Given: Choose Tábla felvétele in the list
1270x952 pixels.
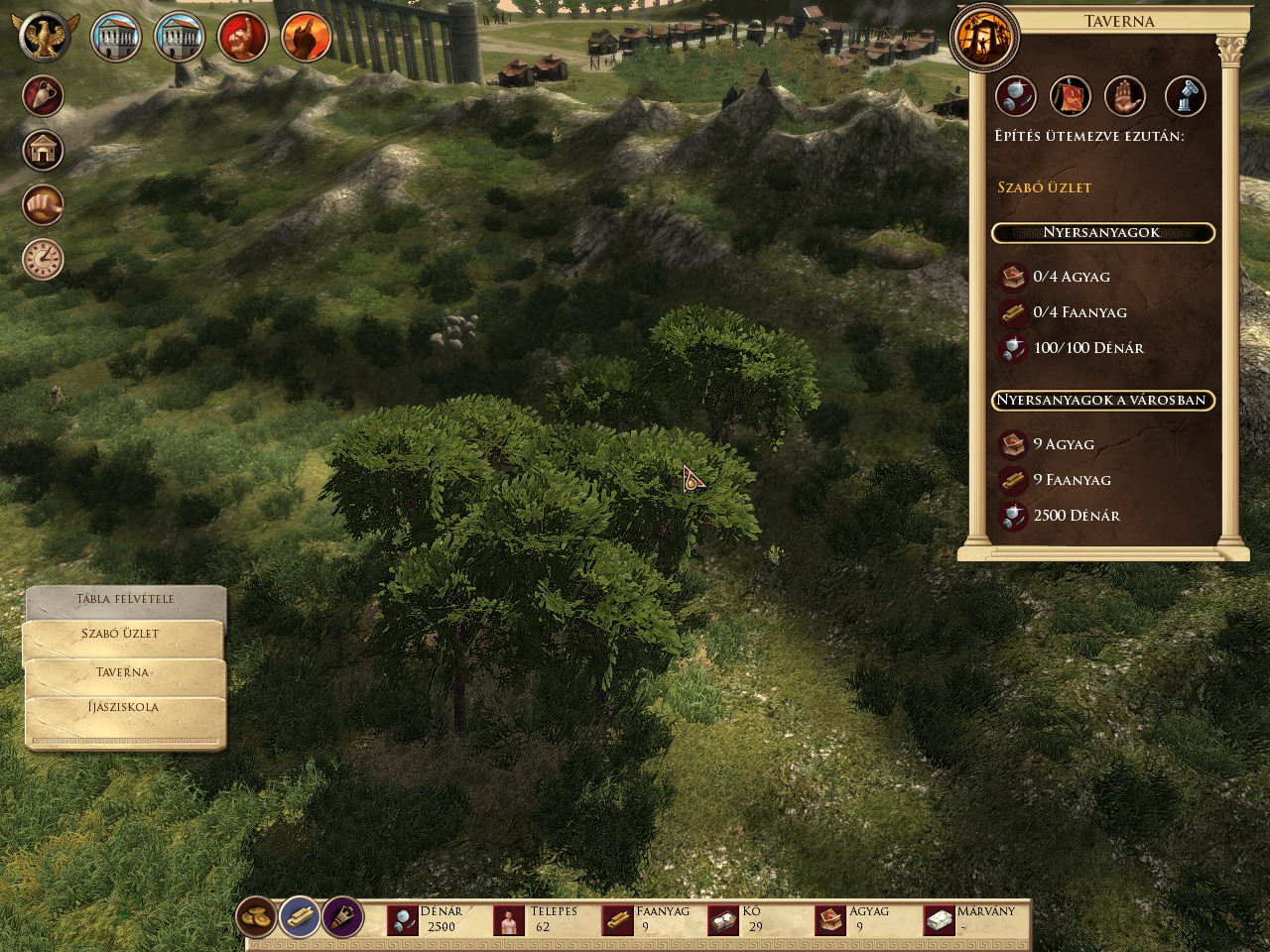Looking at the screenshot, I should pos(125,599).
